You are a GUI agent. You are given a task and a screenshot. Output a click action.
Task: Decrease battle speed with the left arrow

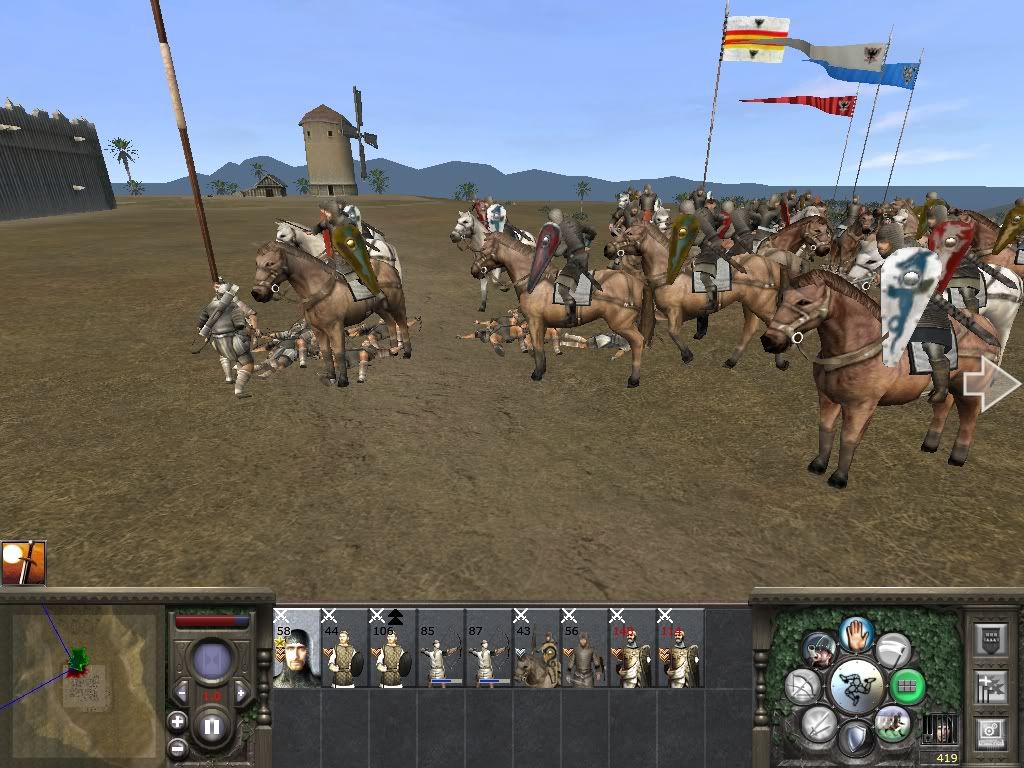tap(182, 692)
